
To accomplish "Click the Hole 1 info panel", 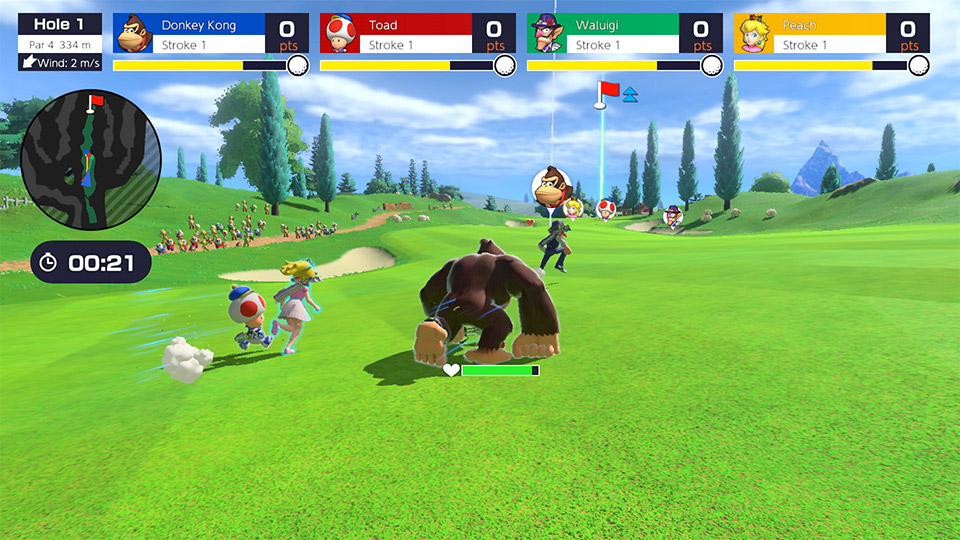I will [x=60, y=41].
